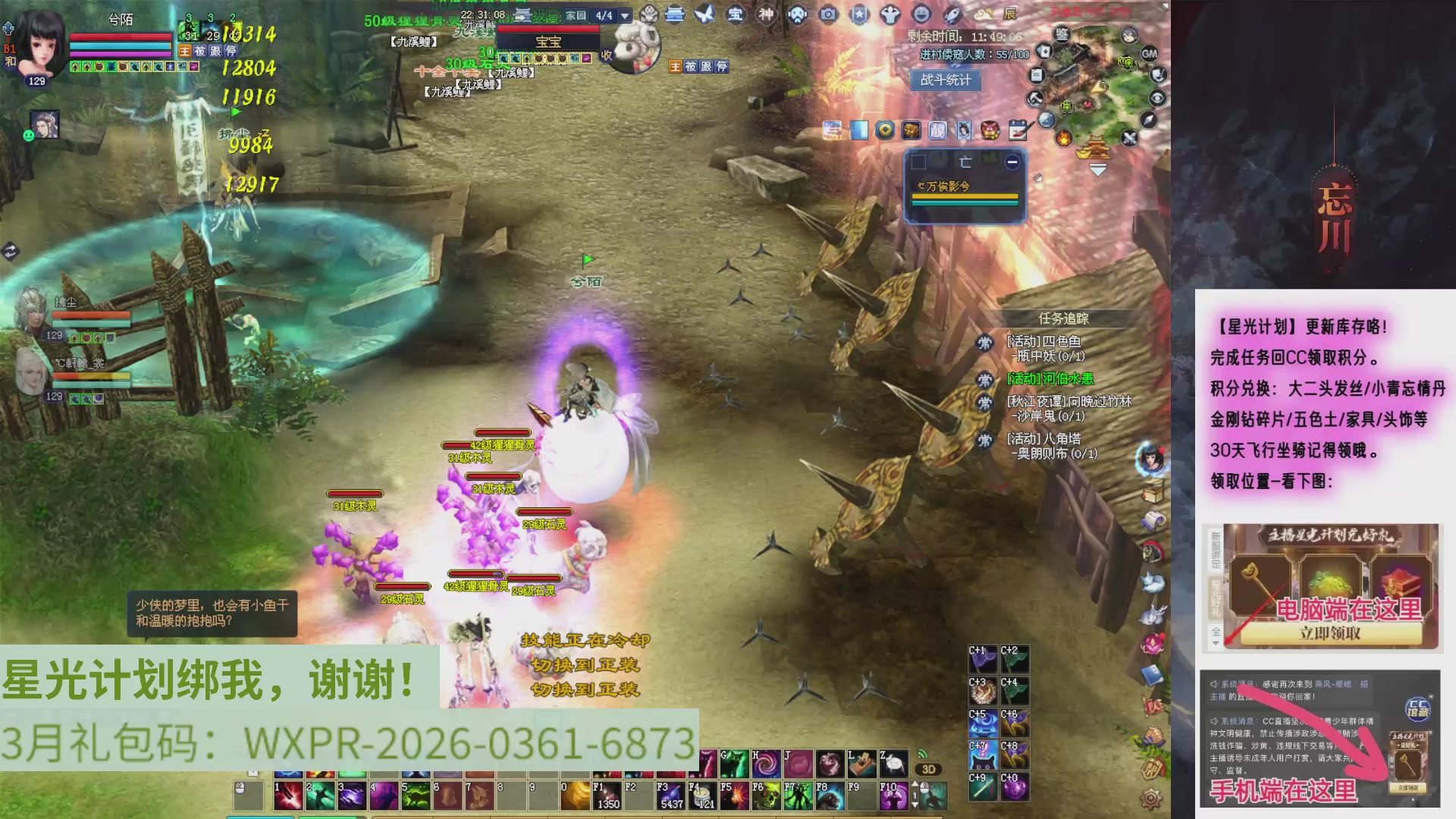Open the 家园 4/4 dropdown arrow

click(x=624, y=14)
